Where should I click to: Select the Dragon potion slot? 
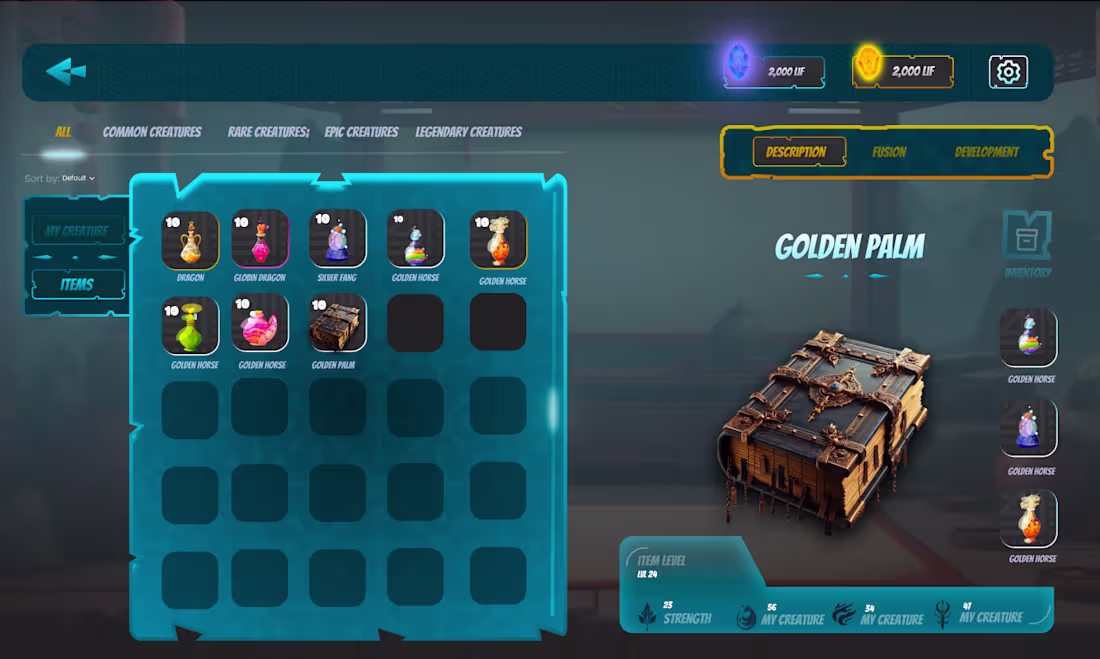coord(190,240)
